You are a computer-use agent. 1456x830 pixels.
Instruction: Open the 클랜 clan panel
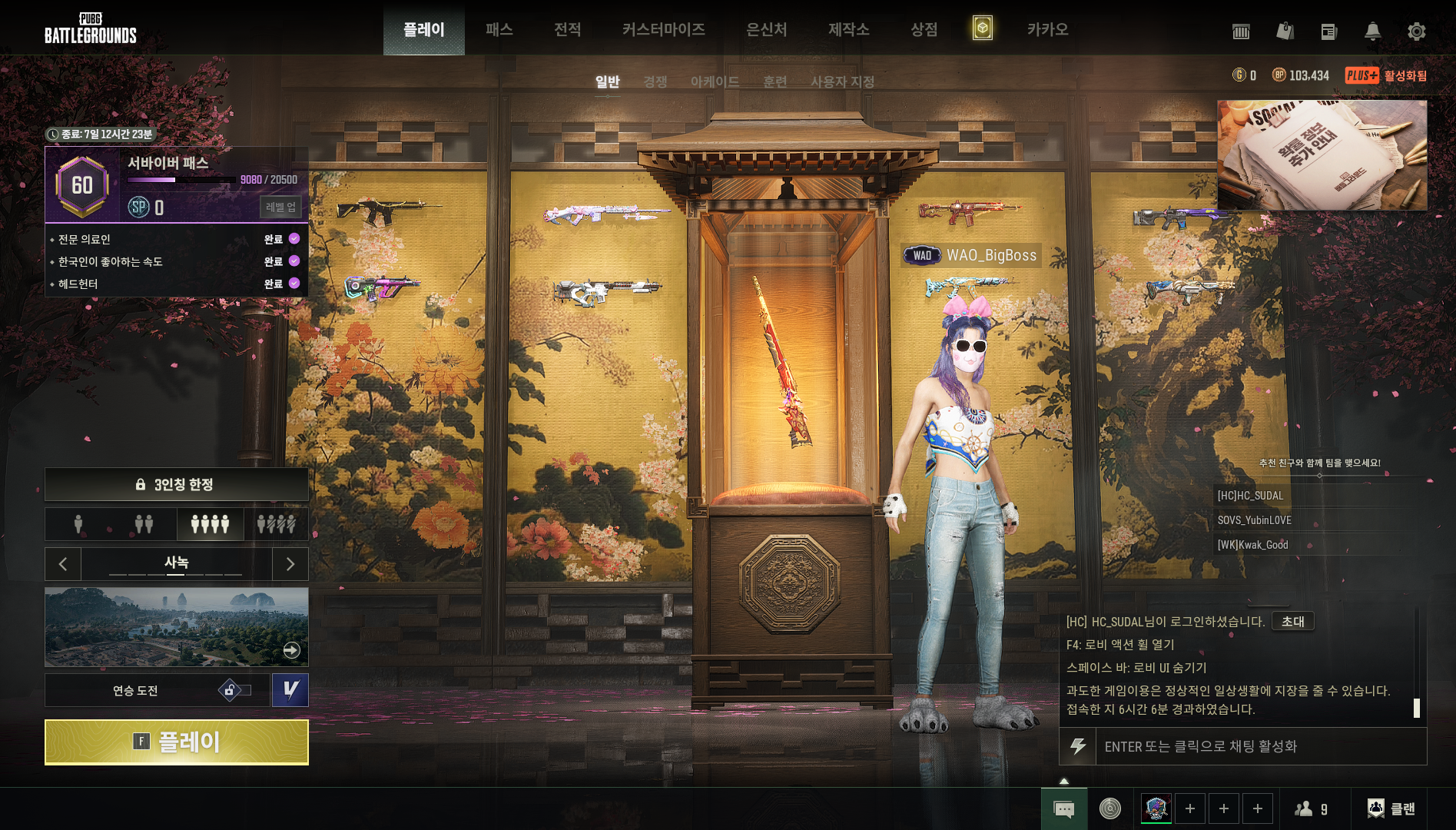coord(1391,808)
